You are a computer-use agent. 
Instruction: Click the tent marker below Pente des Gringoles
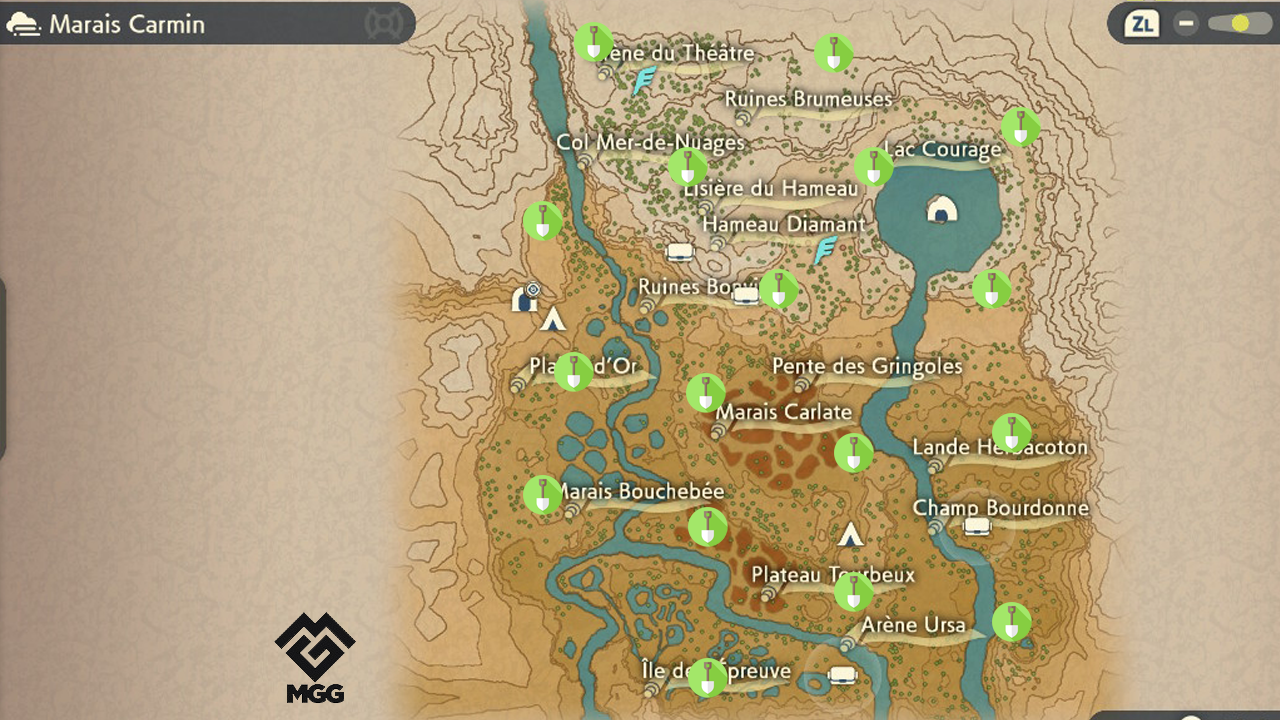850,536
